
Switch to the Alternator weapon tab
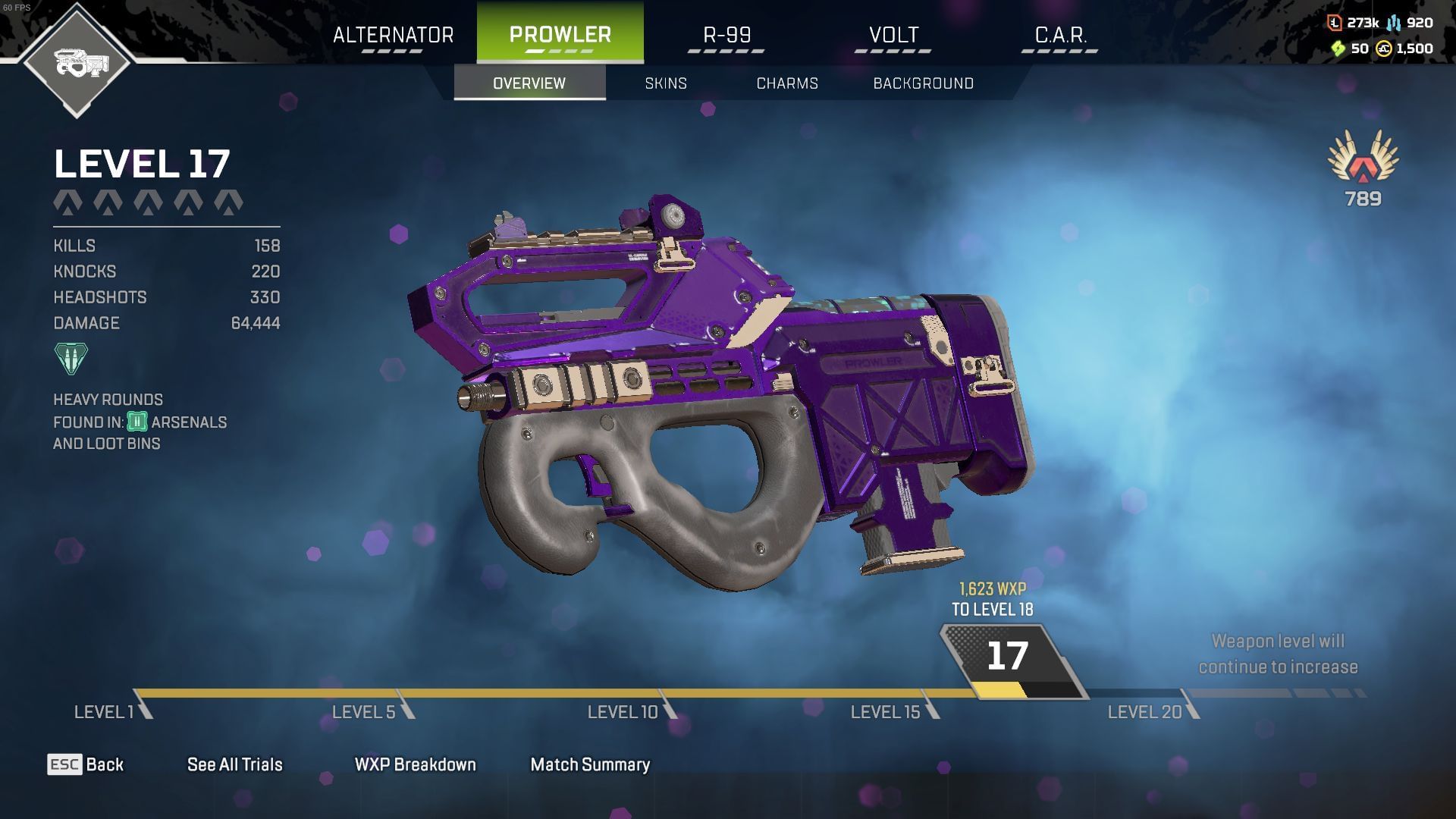click(394, 33)
